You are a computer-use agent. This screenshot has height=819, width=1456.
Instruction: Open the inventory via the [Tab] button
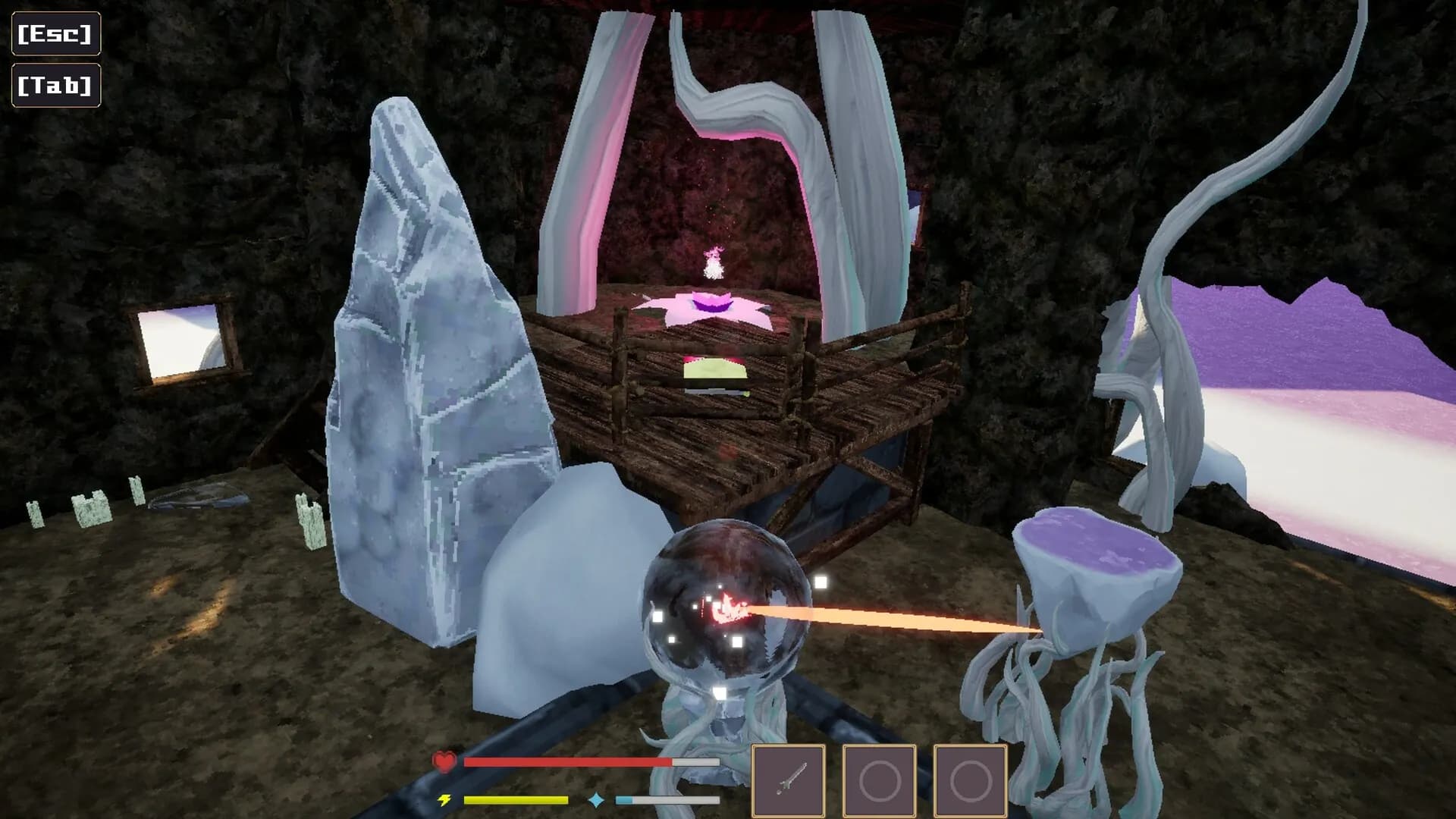(55, 86)
